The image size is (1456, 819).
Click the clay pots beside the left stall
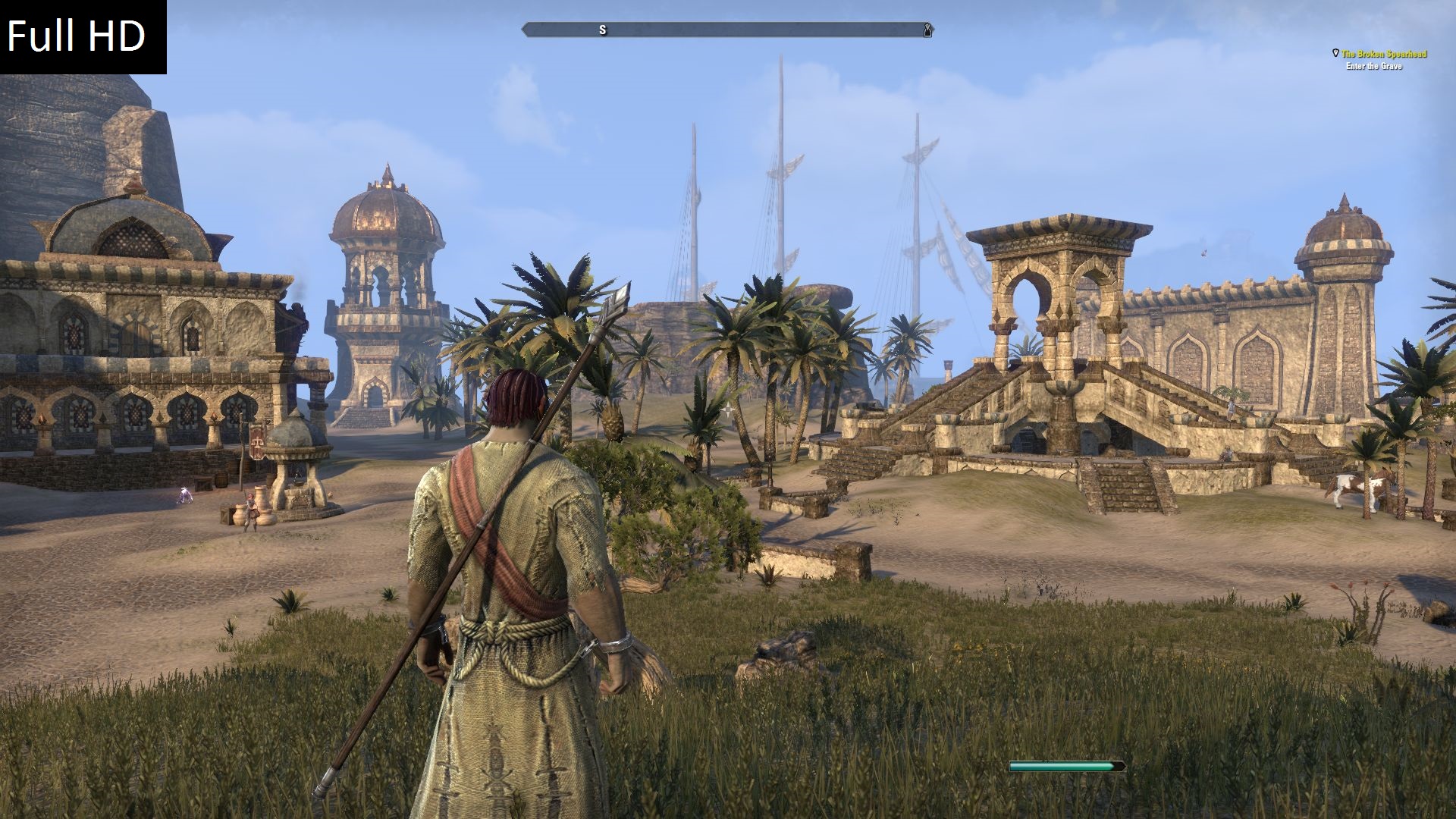238,514
